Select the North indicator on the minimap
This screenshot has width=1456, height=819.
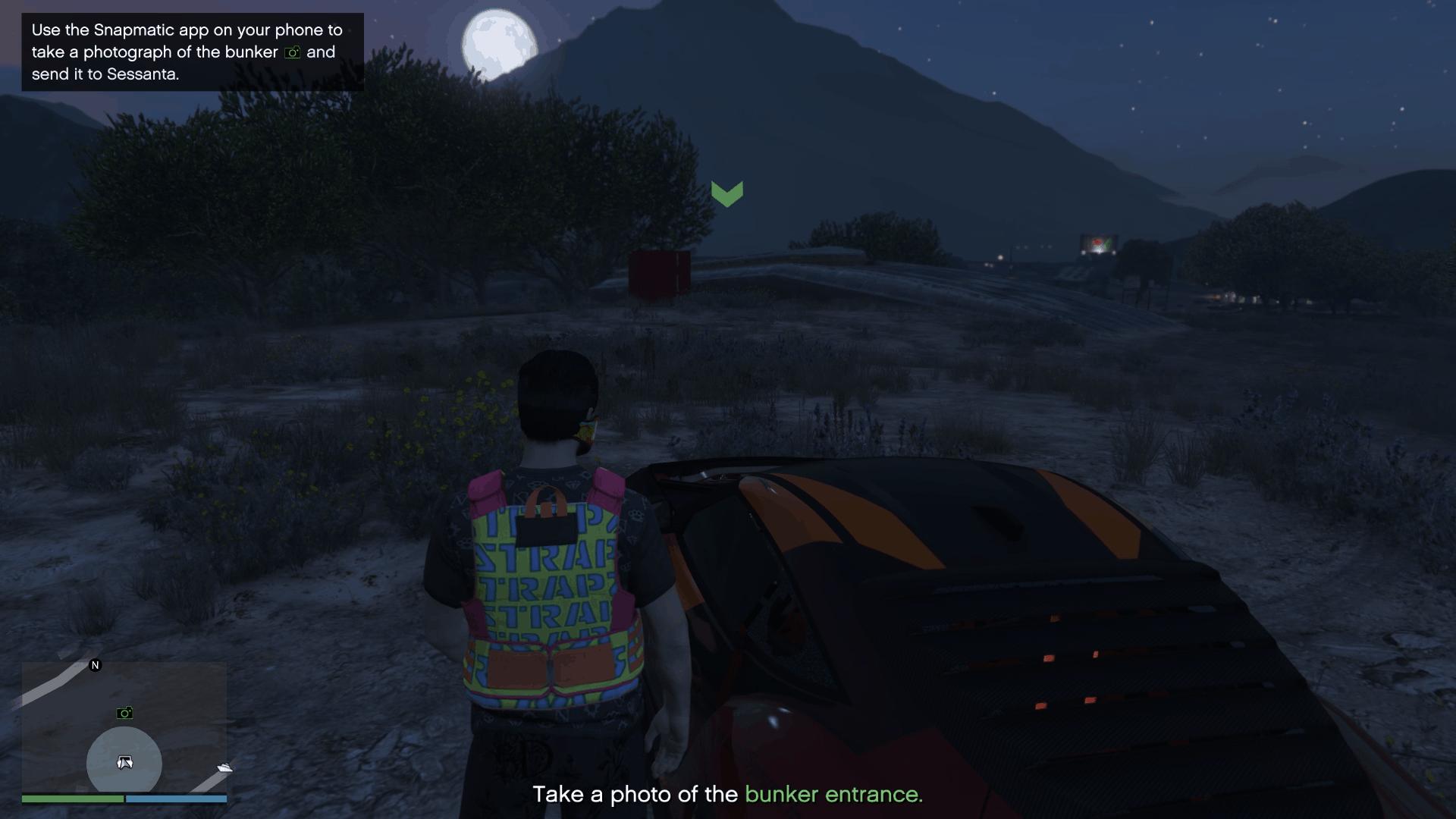tap(95, 665)
